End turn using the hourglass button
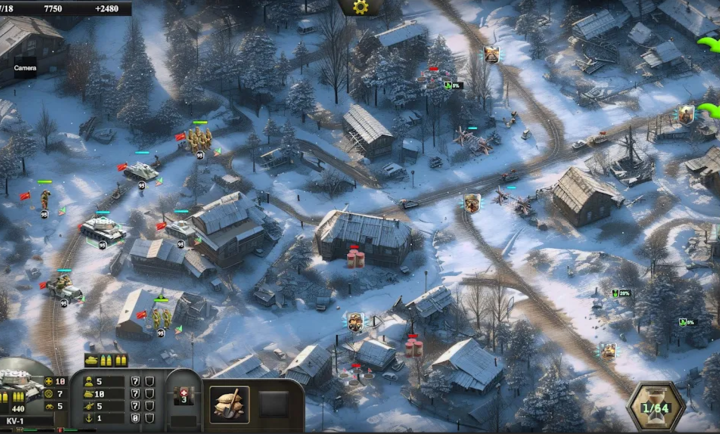The height and width of the screenshot is (434, 720). (x=655, y=406)
